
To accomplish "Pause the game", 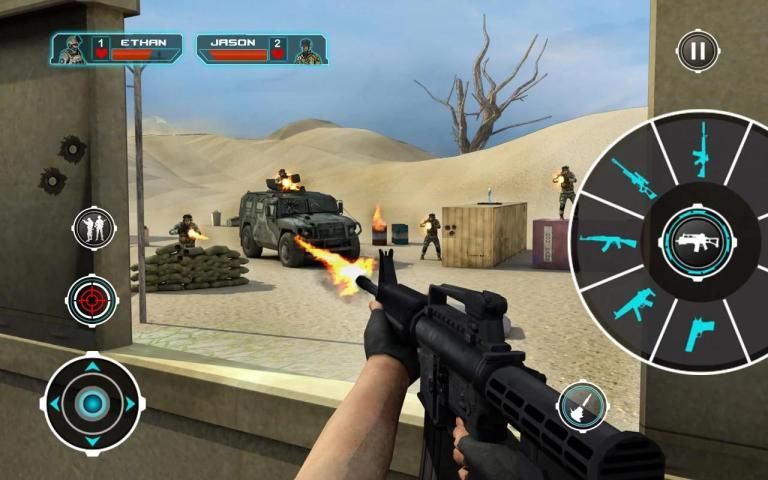I will (697, 51).
